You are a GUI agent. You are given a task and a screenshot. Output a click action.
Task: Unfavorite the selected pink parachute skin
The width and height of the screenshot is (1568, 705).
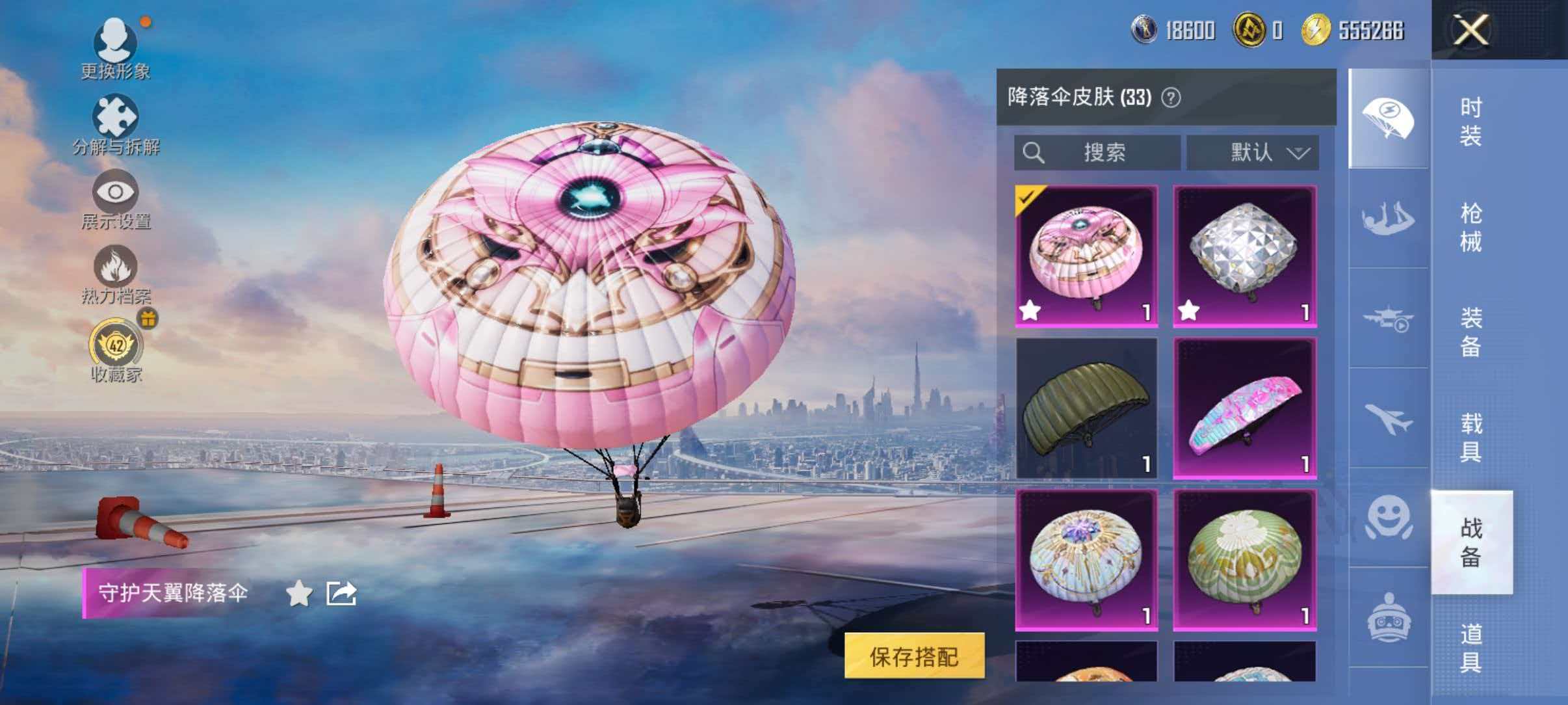click(1032, 310)
